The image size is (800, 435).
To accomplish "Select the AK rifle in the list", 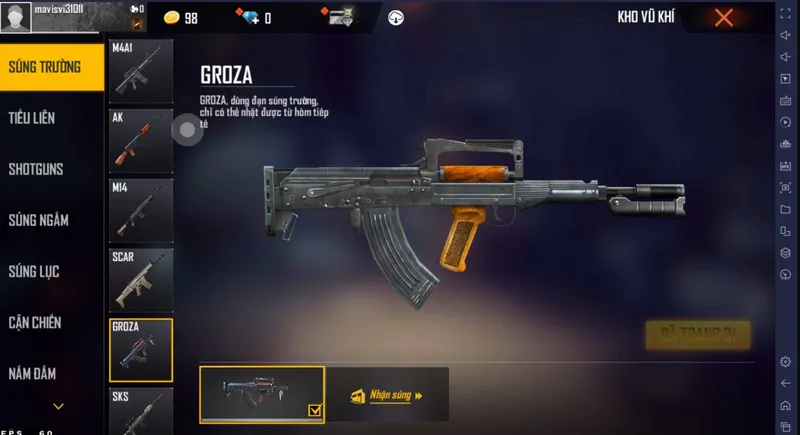I will point(140,140).
